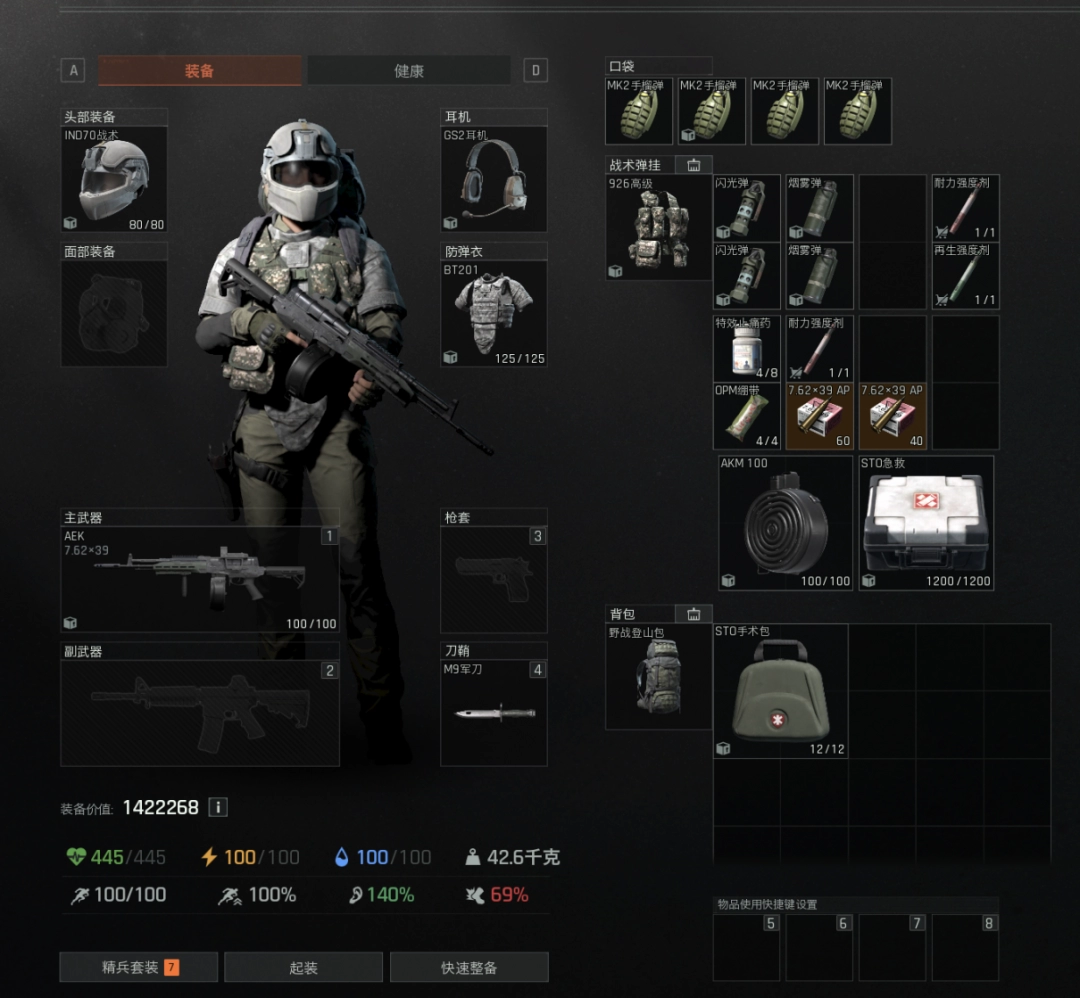Select the AKM 100 drum magazine
The image size is (1080, 998).
click(785, 523)
